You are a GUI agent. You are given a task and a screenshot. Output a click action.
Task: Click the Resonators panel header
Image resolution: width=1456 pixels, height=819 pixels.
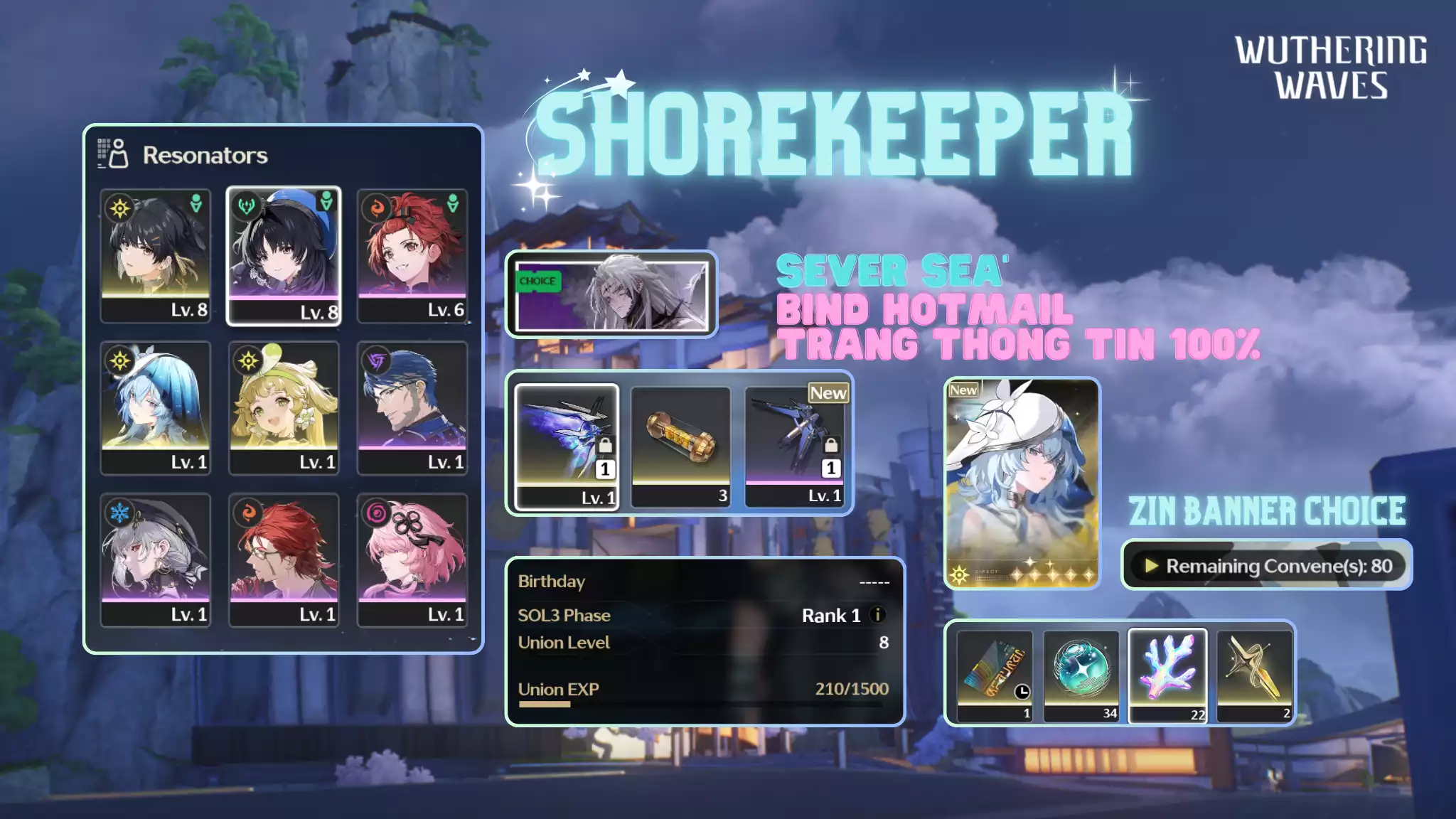[x=206, y=156]
